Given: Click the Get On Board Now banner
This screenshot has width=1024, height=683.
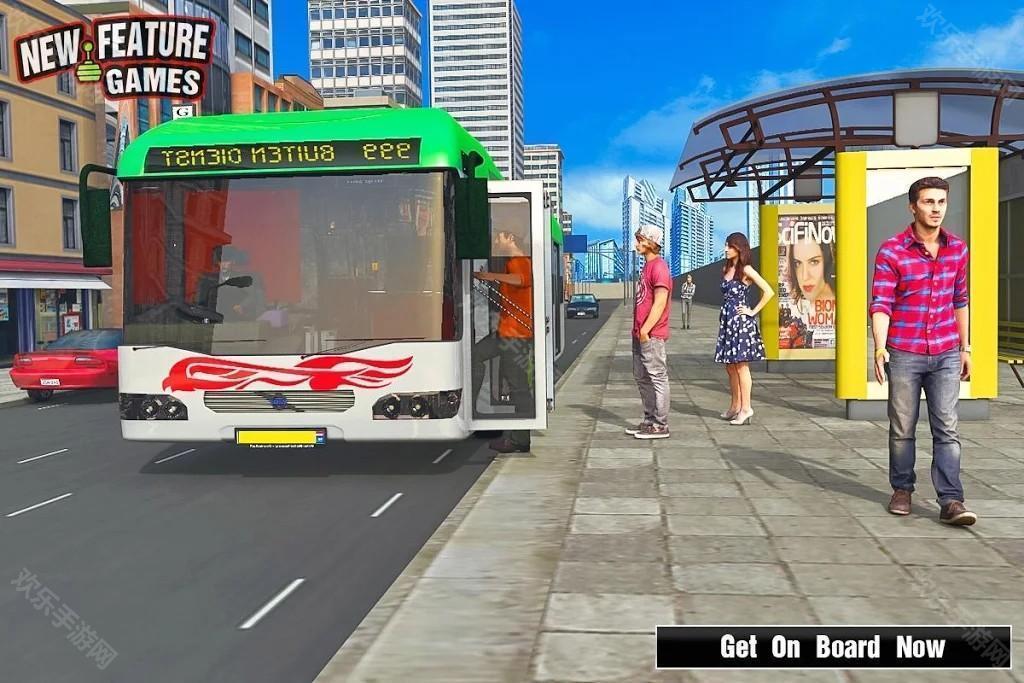Looking at the screenshot, I should tap(832, 647).
